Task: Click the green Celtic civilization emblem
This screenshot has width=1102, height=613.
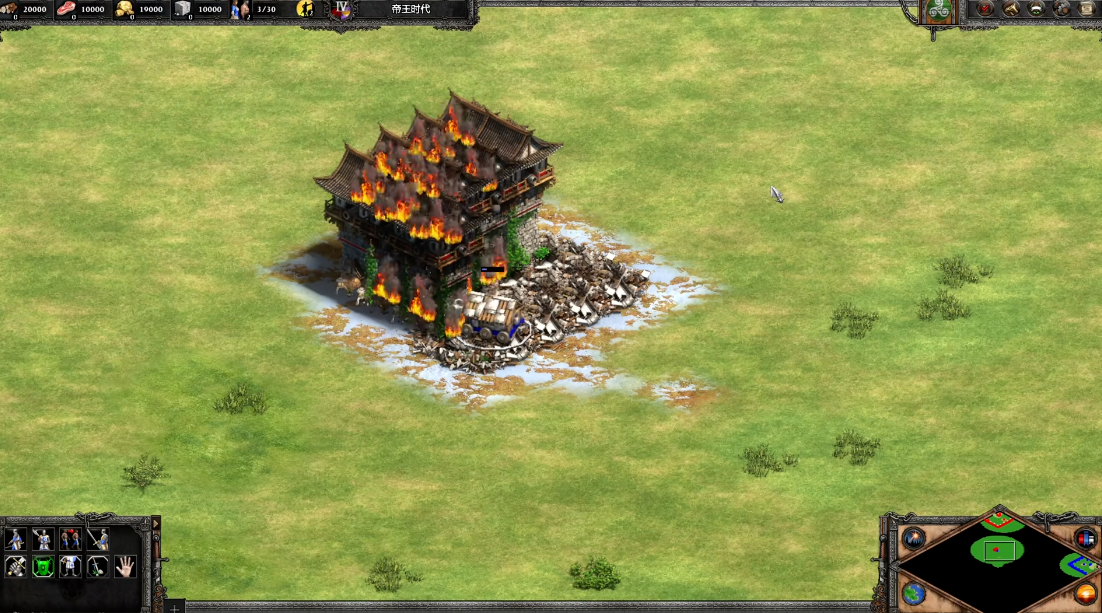Action: (938, 11)
